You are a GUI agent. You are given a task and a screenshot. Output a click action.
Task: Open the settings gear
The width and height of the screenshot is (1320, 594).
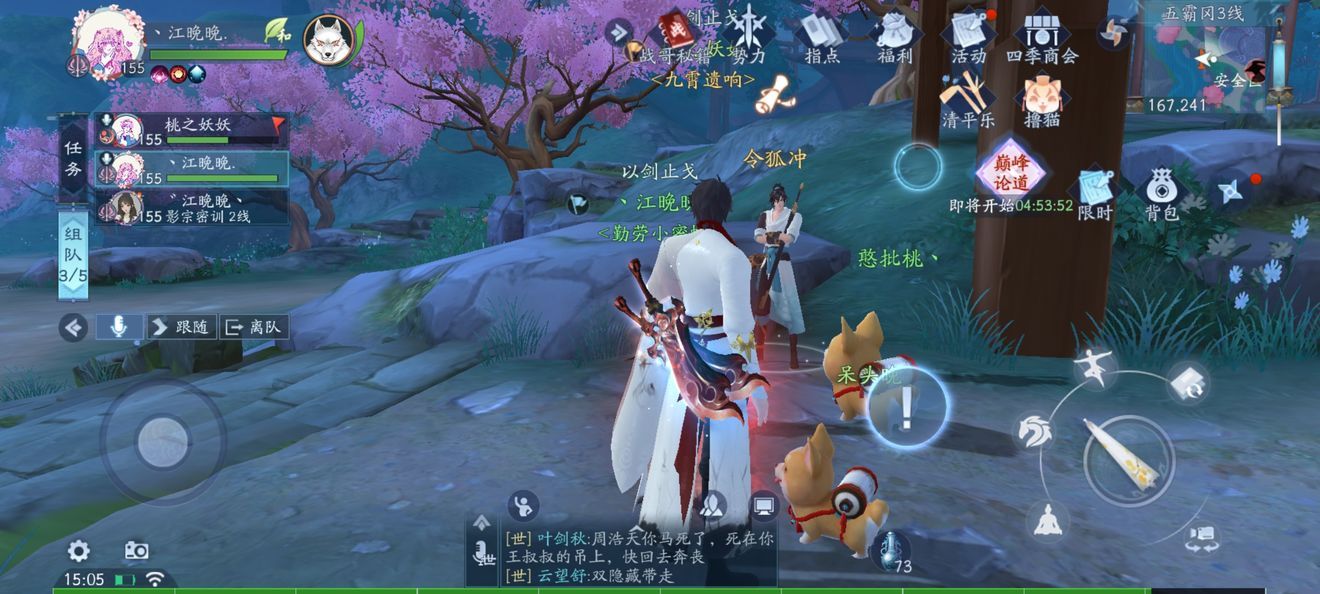[78, 550]
